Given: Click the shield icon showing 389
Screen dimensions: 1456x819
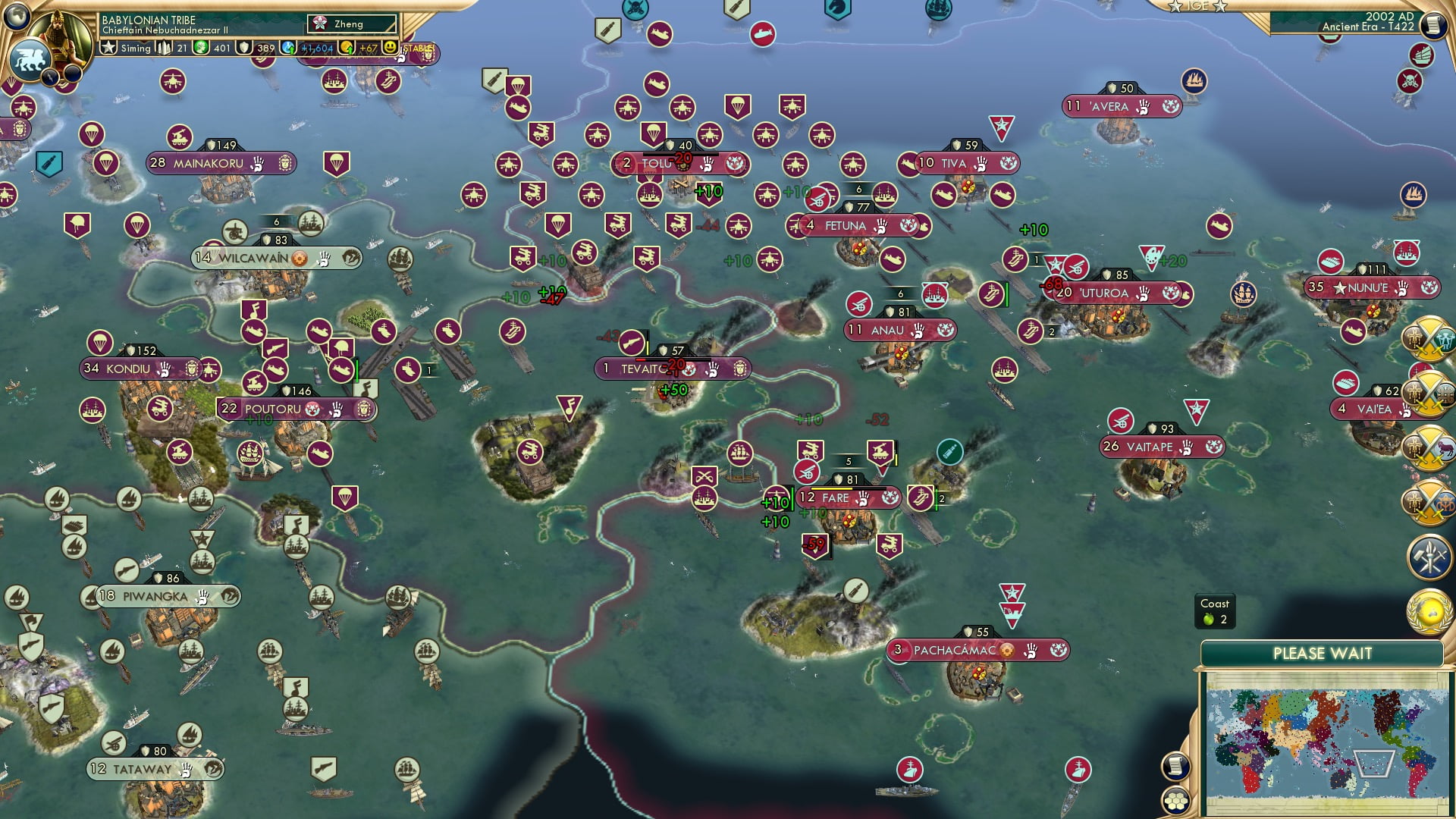Looking at the screenshot, I should (x=243, y=48).
